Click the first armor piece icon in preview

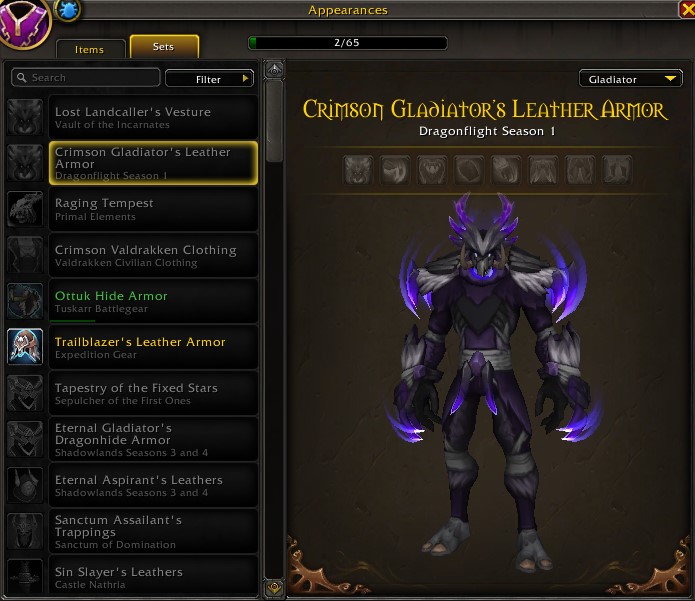(358, 169)
